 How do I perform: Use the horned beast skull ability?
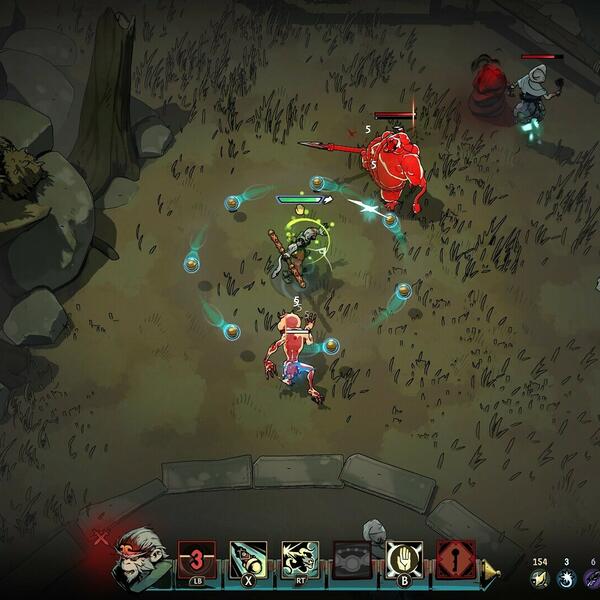click(x=299, y=559)
